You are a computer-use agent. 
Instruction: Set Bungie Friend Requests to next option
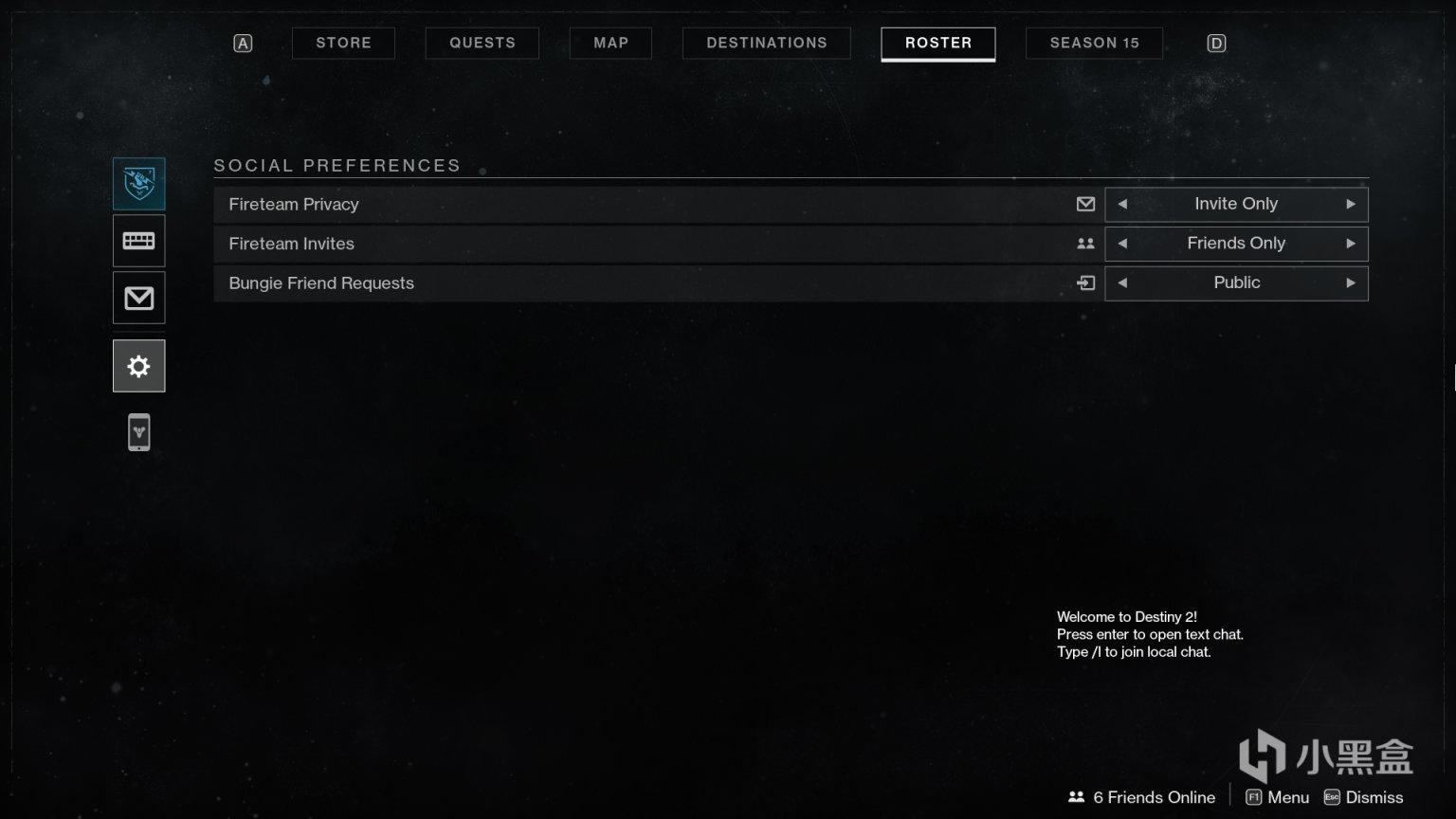[x=1350, y=282]
